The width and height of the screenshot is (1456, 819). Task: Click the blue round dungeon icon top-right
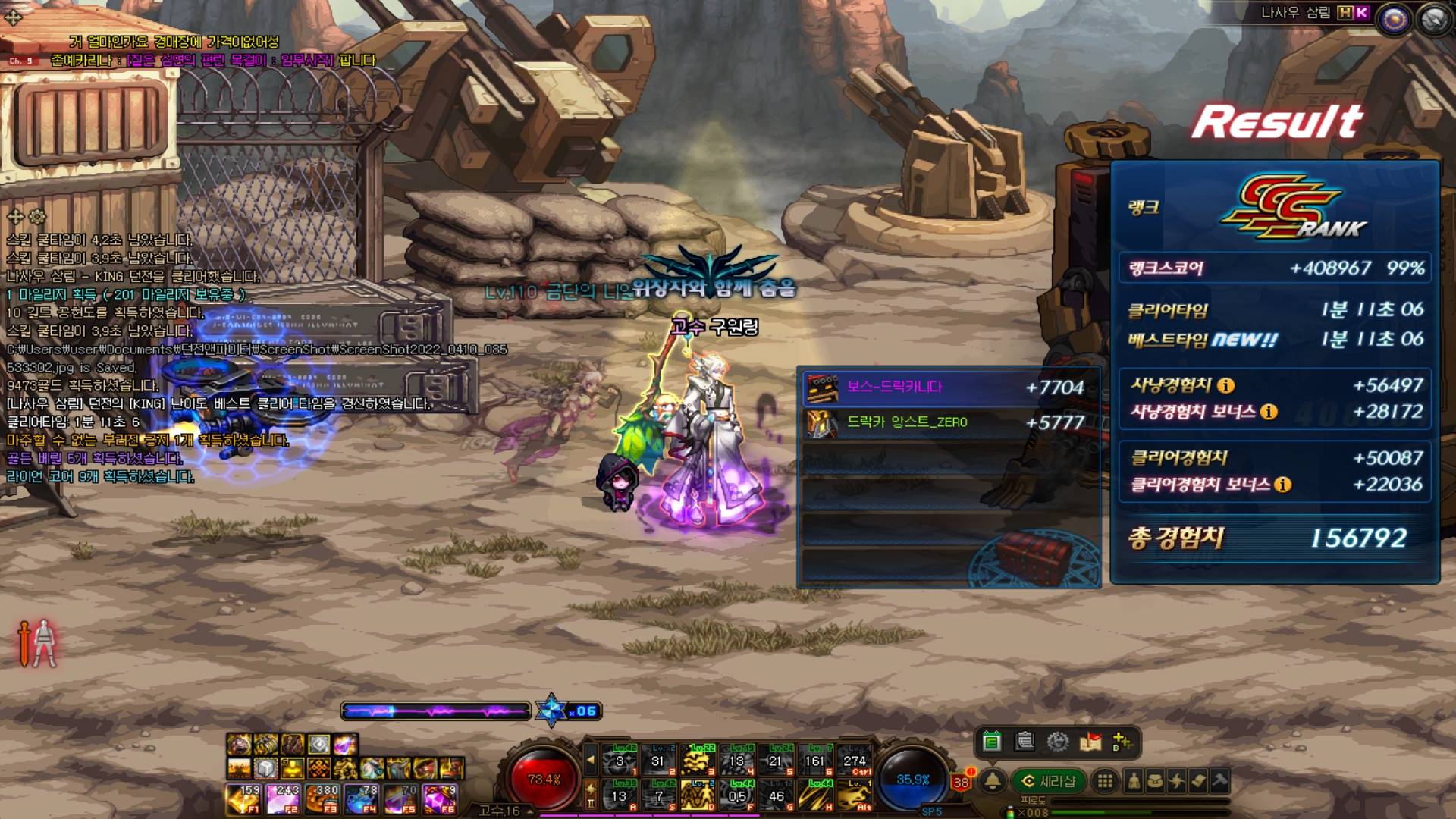(x=1394, y=20)
